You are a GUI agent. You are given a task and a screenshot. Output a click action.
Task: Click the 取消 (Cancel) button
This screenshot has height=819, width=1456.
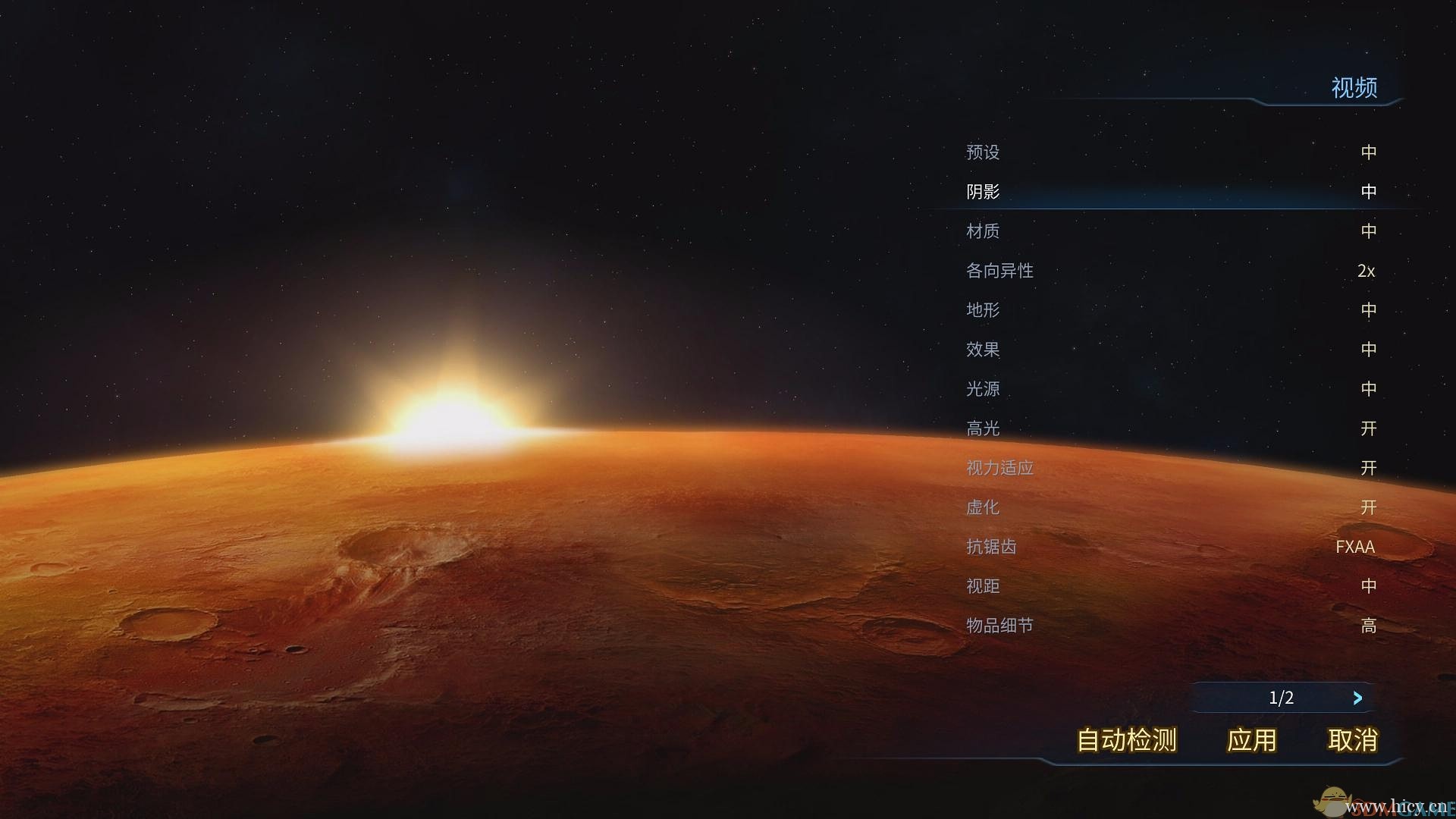(1352, 741)
